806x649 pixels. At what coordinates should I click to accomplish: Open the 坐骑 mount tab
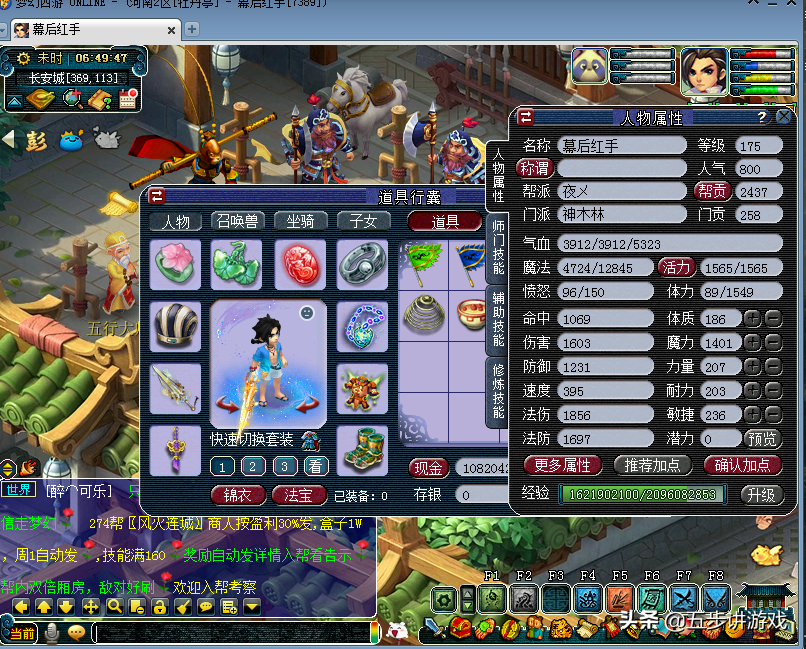click(300, 221)
